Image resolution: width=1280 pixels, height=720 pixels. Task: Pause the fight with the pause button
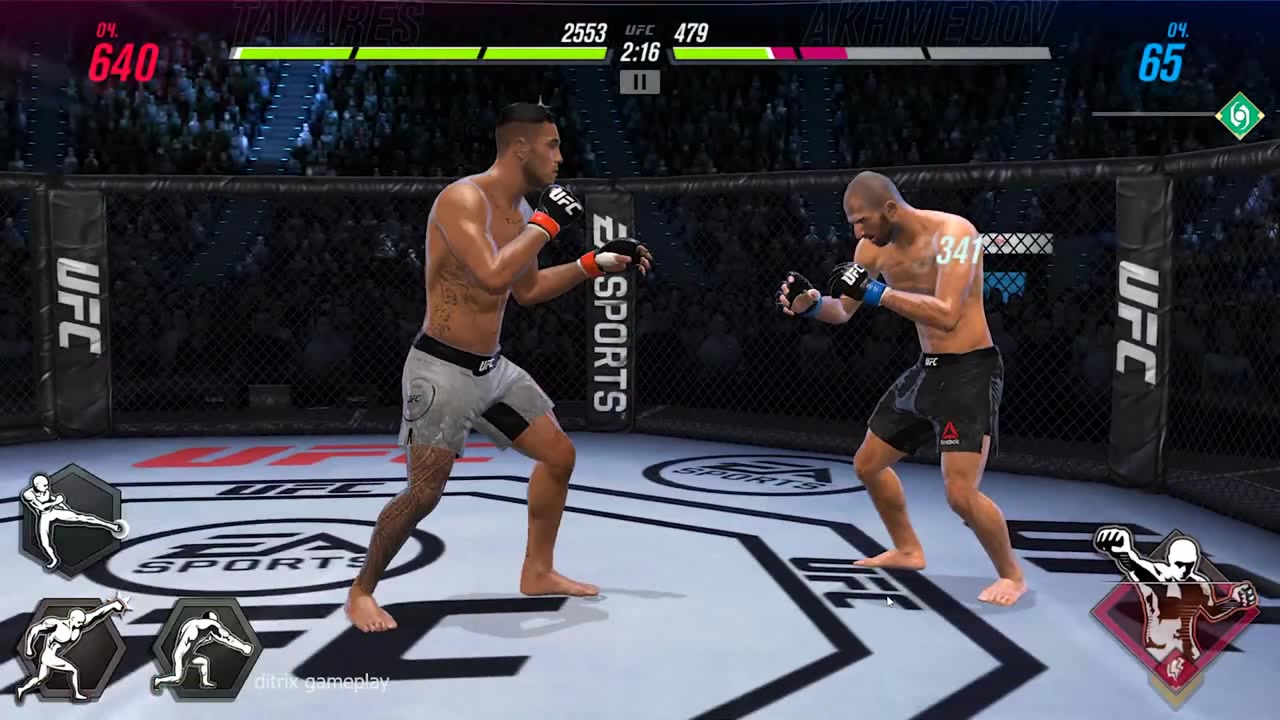click(x=639, y=82)
